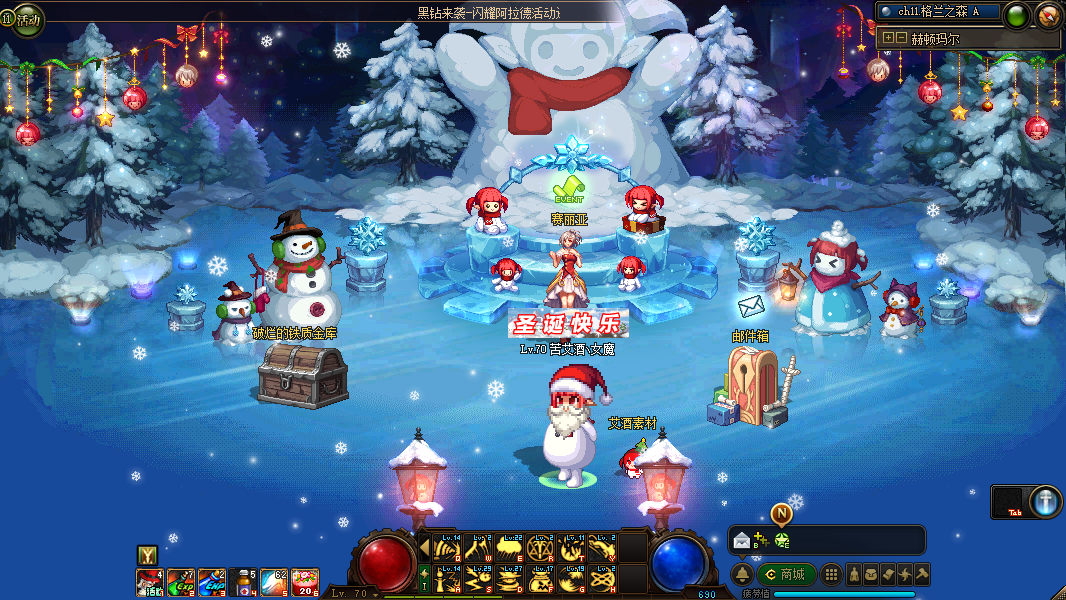
Task: Use the blue EXP potion
Action: pyautogui.click(x=212, y=581)
